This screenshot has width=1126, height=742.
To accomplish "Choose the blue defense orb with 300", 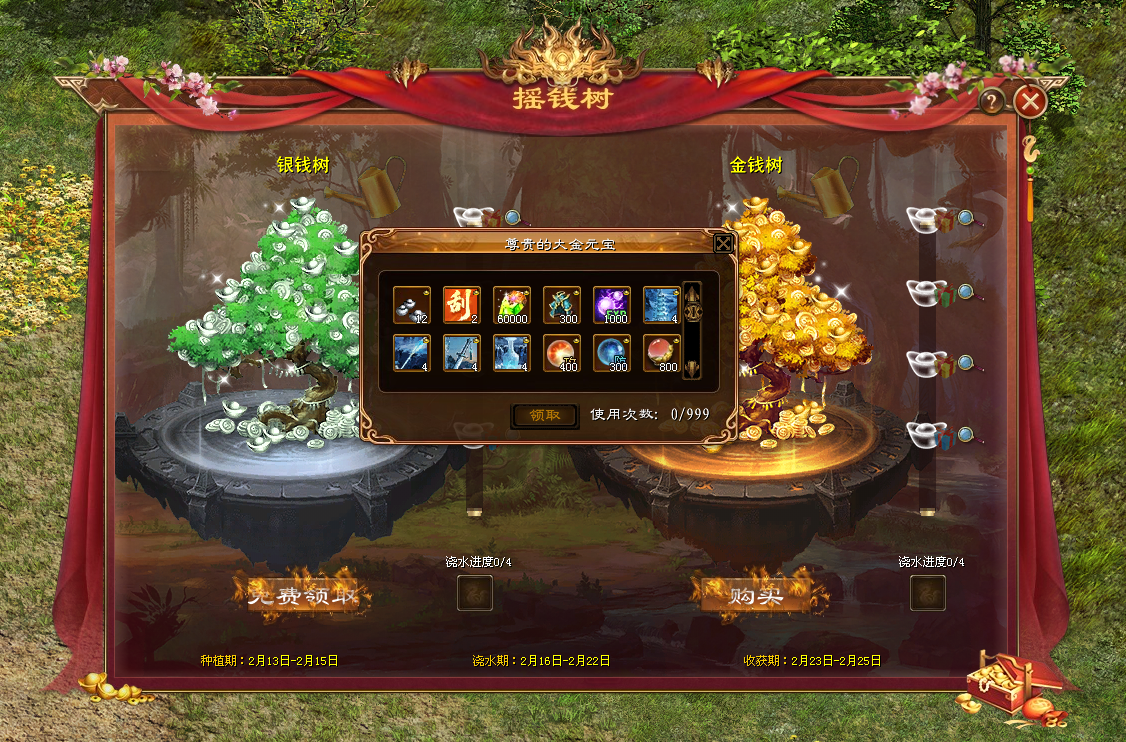I will point(611,353).
